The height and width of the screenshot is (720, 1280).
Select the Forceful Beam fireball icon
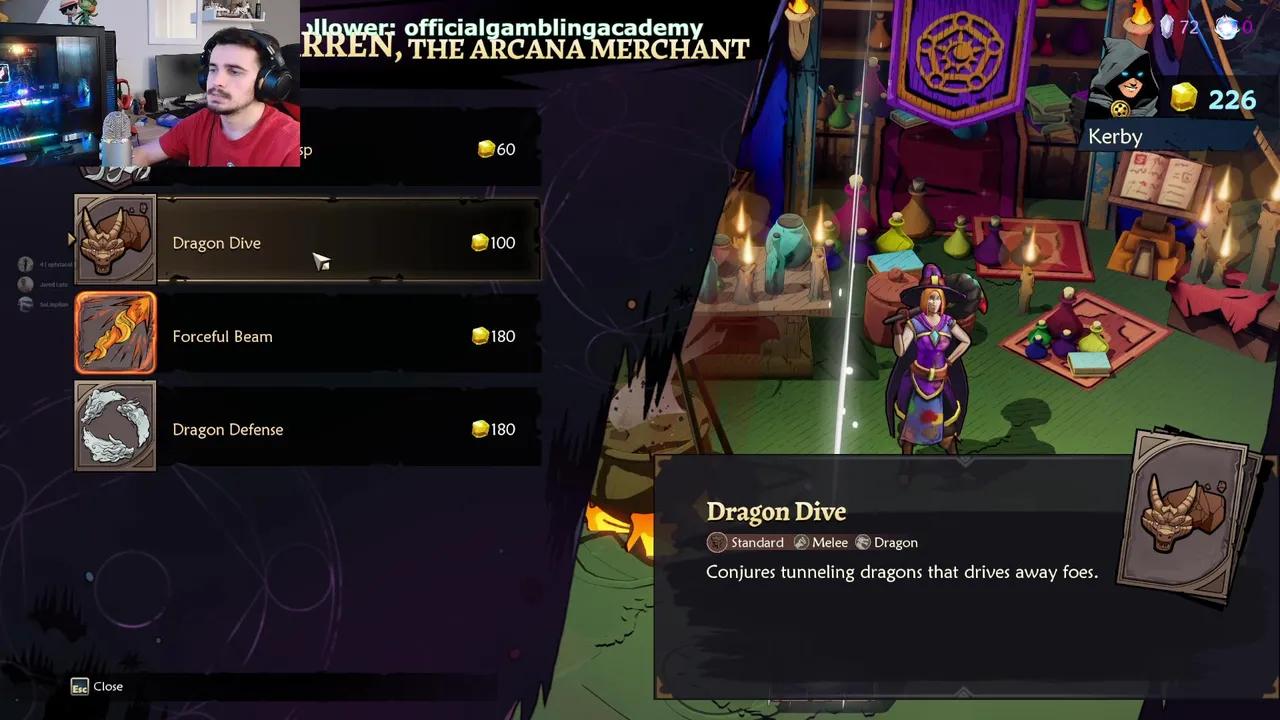(x=114, y=333)
